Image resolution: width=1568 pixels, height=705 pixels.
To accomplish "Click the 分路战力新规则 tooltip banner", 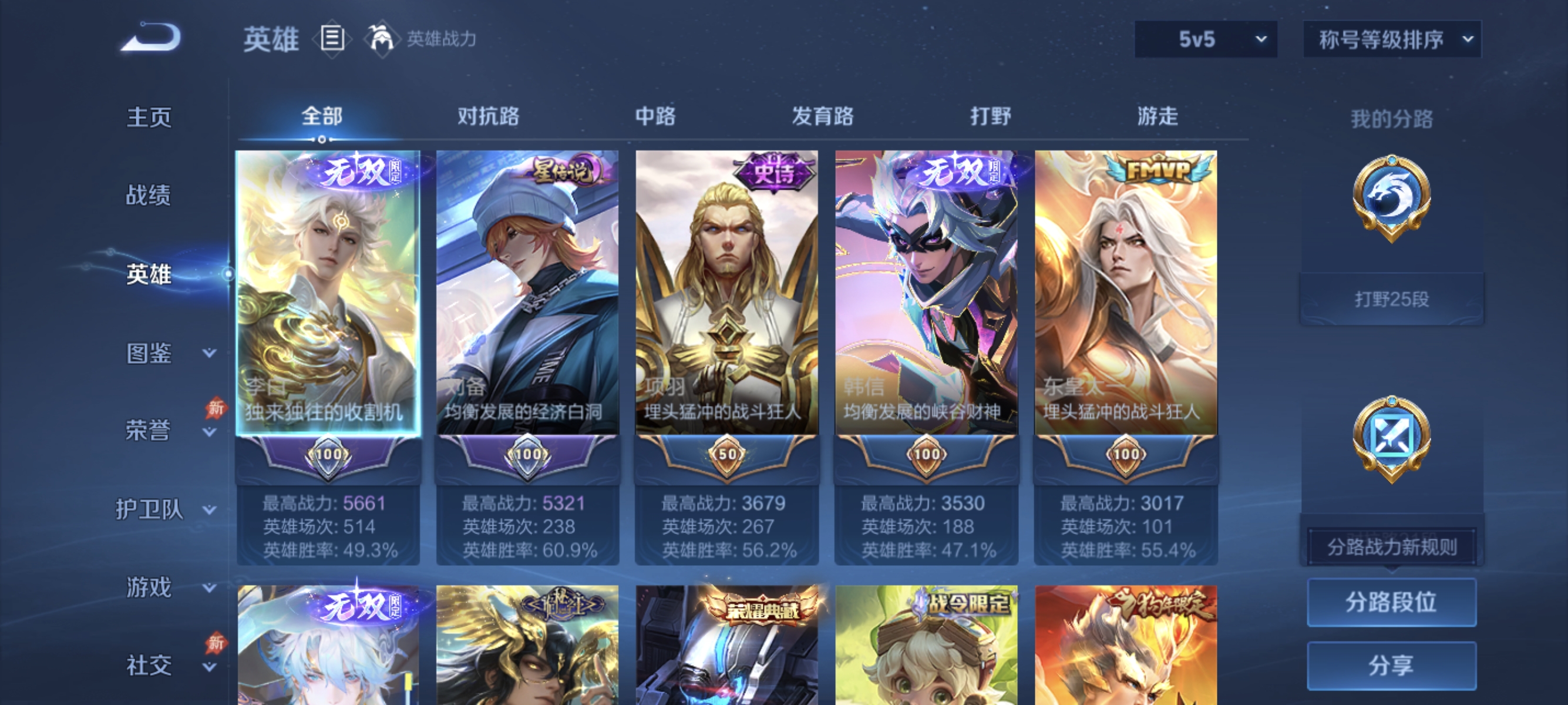I will coord(1392,548).
